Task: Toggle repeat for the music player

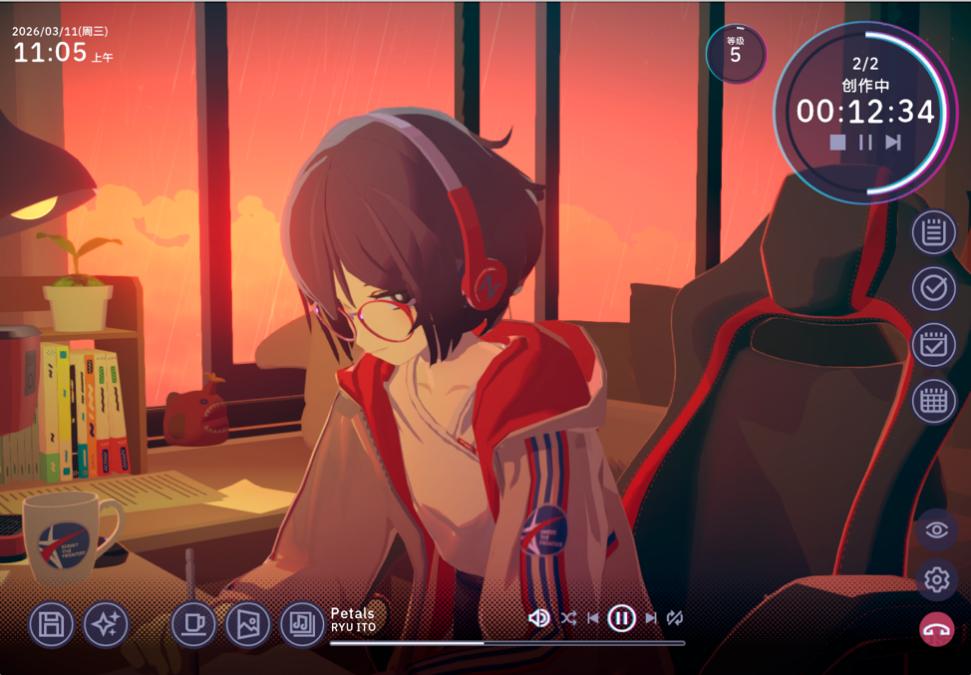Action: (x=675, y=618)
